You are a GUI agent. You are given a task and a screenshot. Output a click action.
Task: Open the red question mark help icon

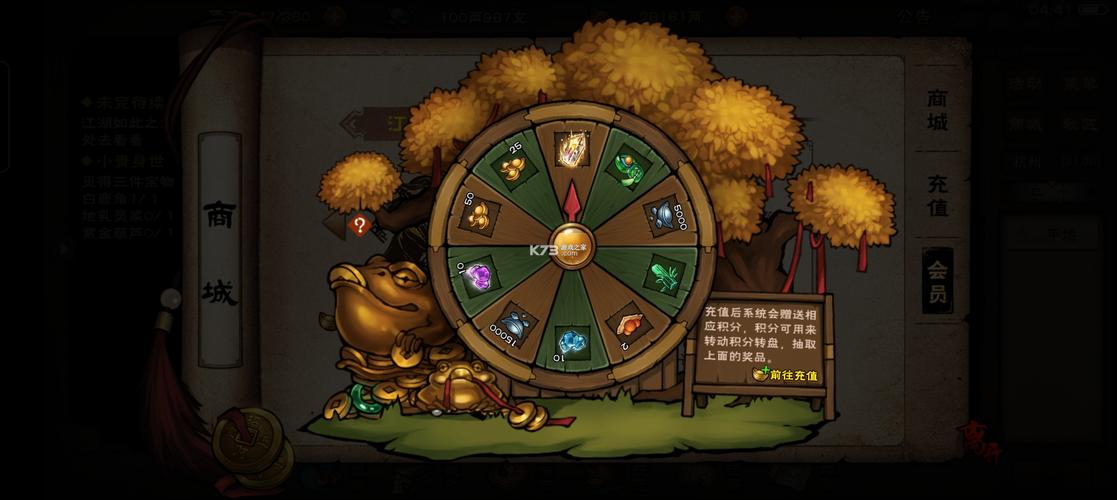[360, 225]
